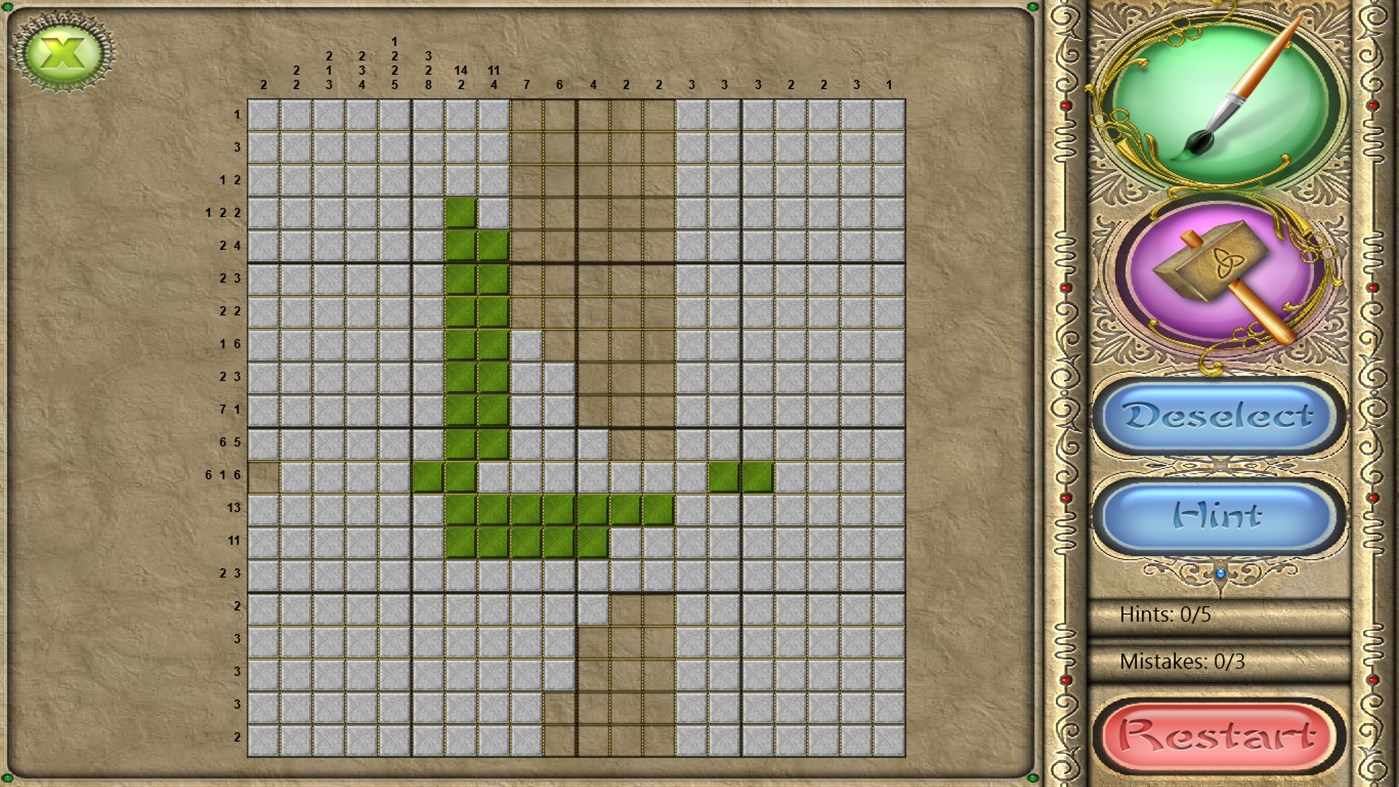
Task: Click the green gem at the top-right border
Action: [x=1032, y=8]
